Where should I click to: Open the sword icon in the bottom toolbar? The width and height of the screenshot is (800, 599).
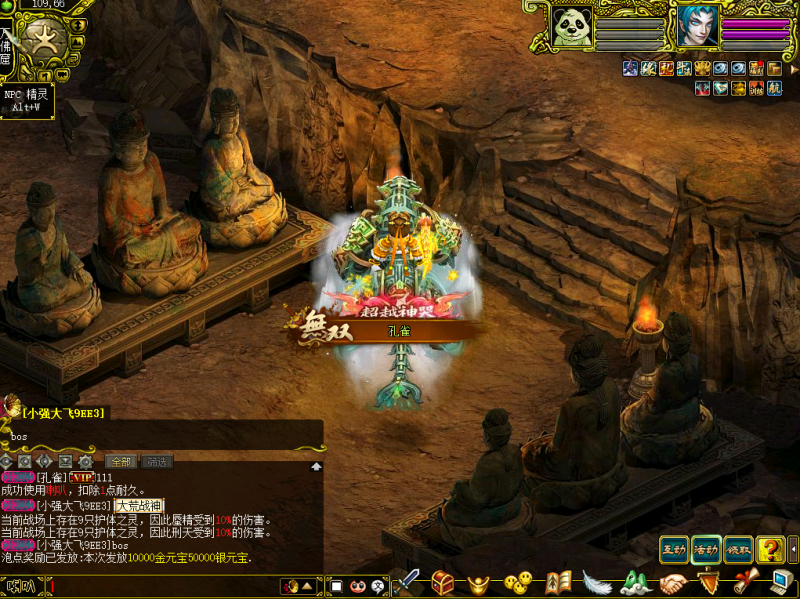[408, 582]
